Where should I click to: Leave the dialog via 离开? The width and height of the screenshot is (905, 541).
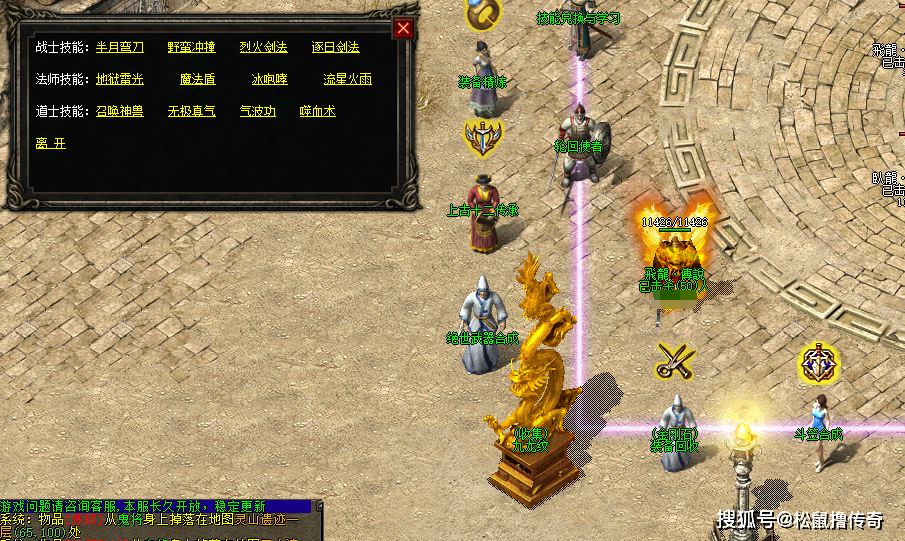pos(50,143)
